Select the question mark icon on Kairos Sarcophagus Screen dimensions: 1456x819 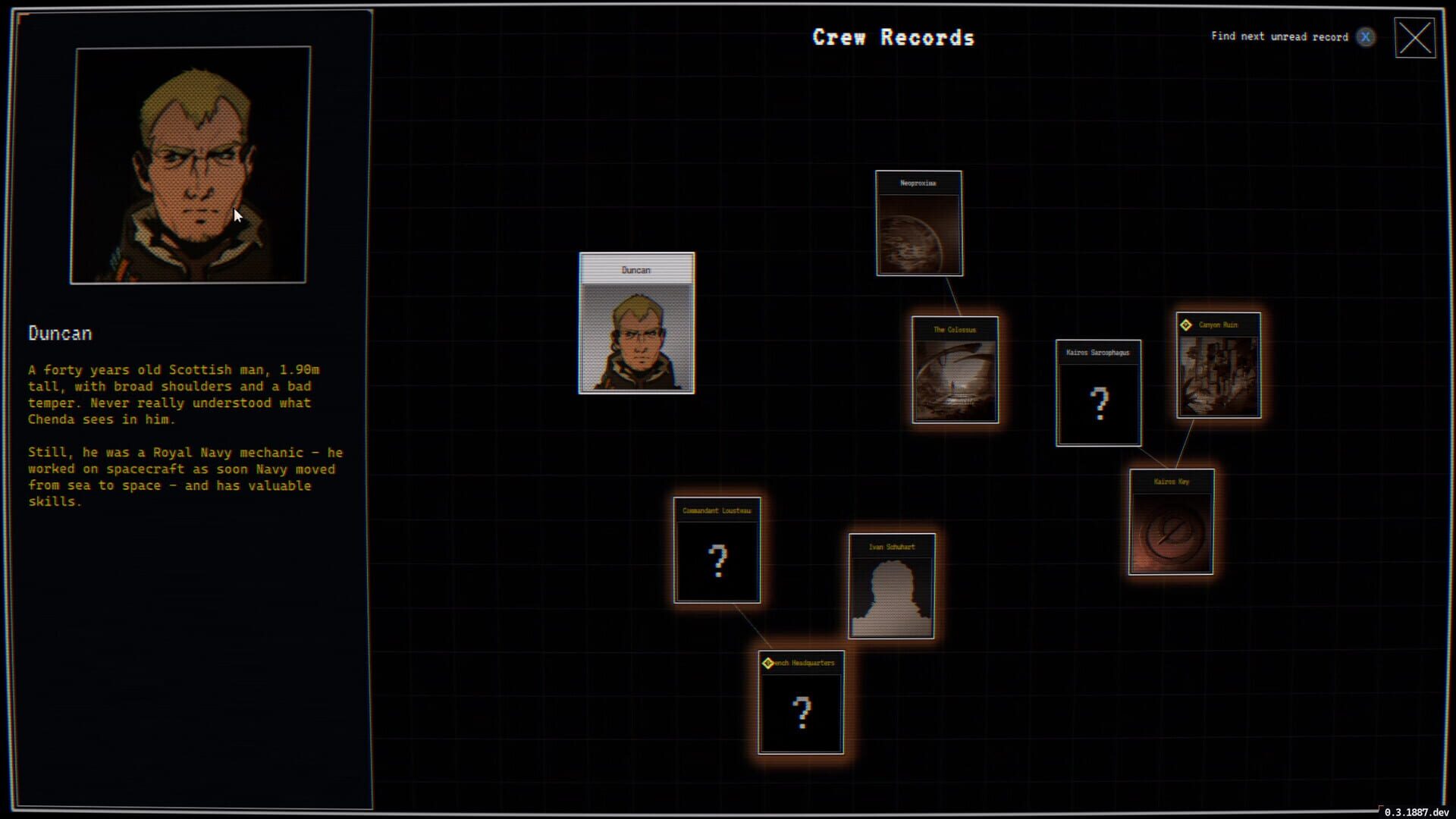coord(1097,403)
